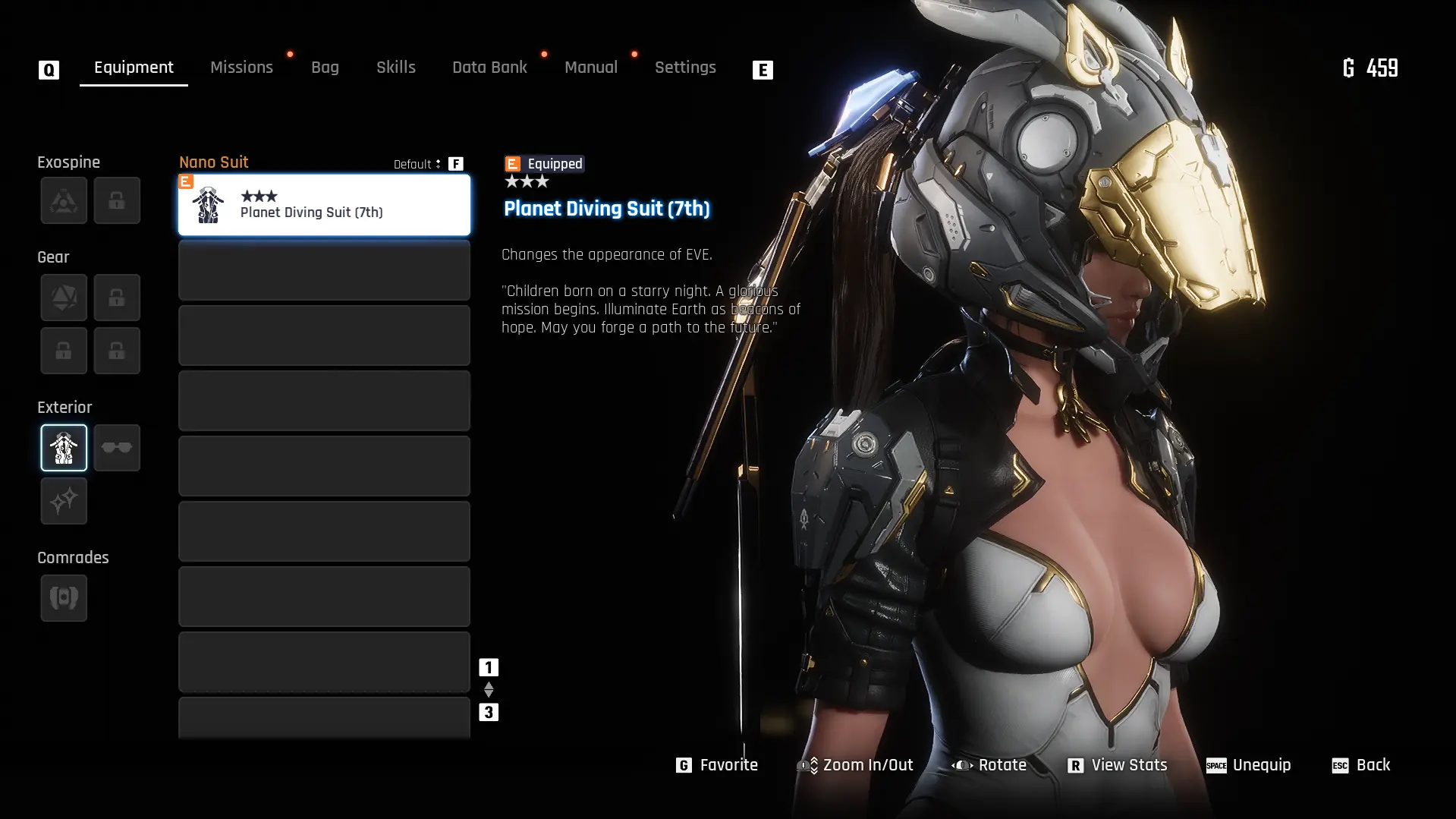Select a locked Gear slot icon
Screen dimensions: 1456x819
tap(117, 297)
